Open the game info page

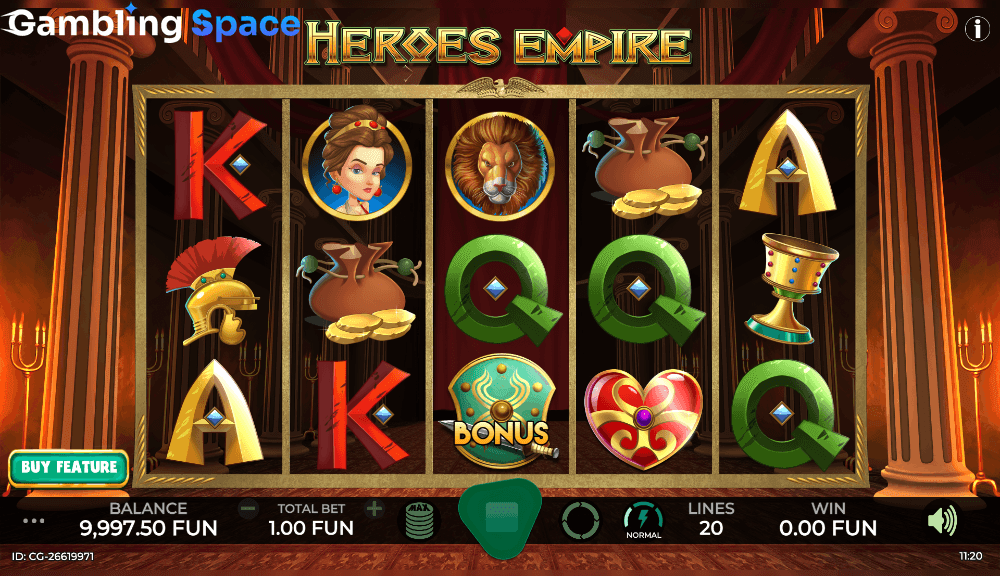[x=976, y=29]
